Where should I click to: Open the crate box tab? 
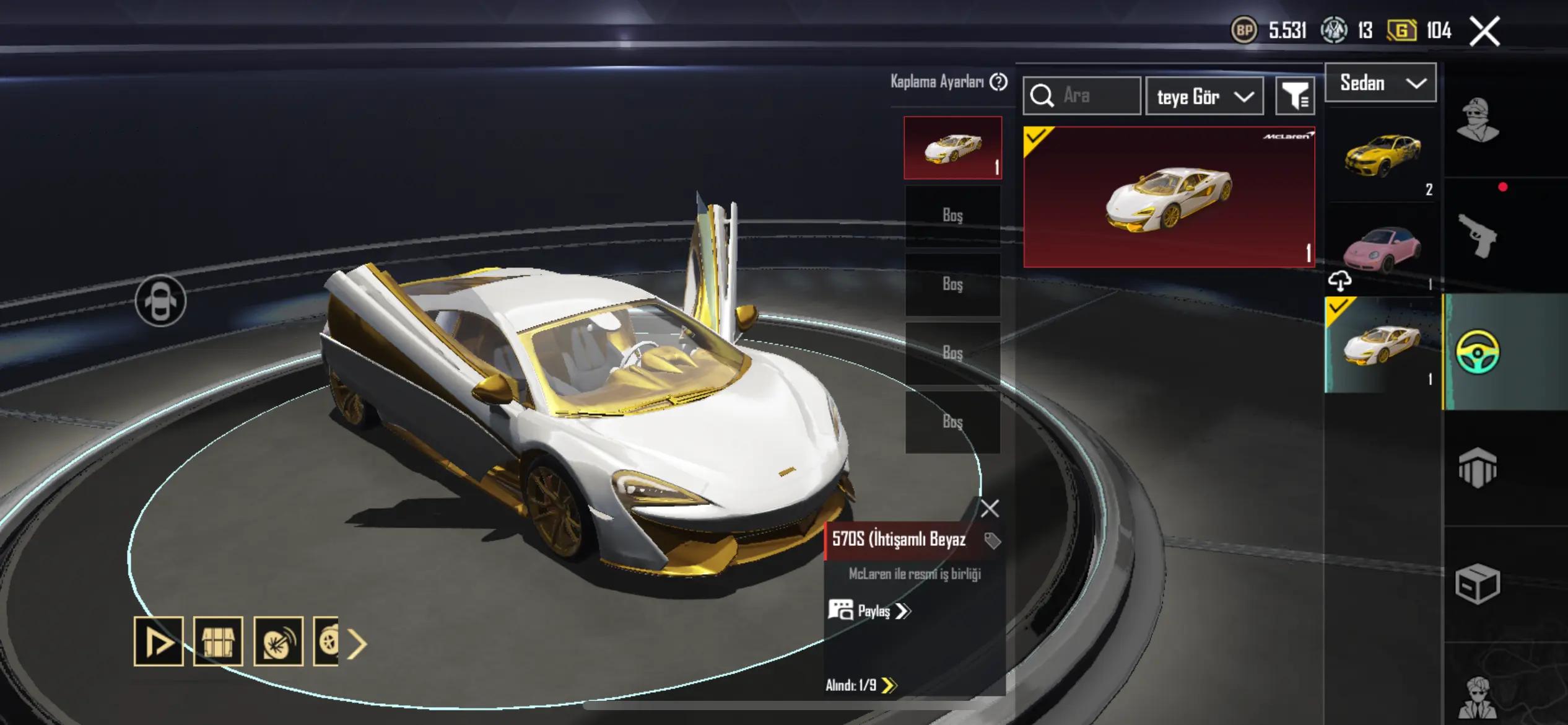tap(1478, 583)
